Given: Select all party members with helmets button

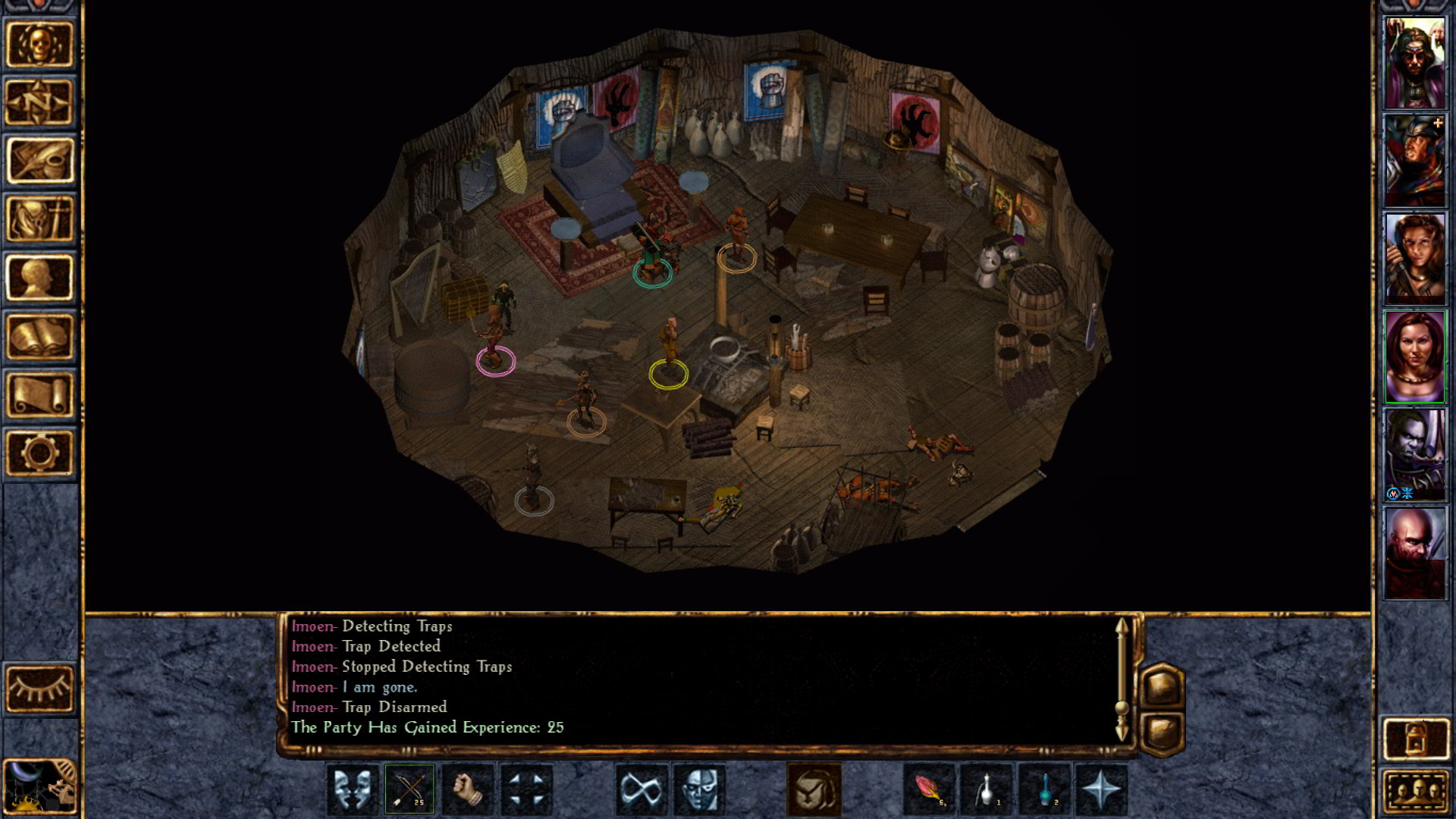Looking at the screenshot, I should (1415, 792).
